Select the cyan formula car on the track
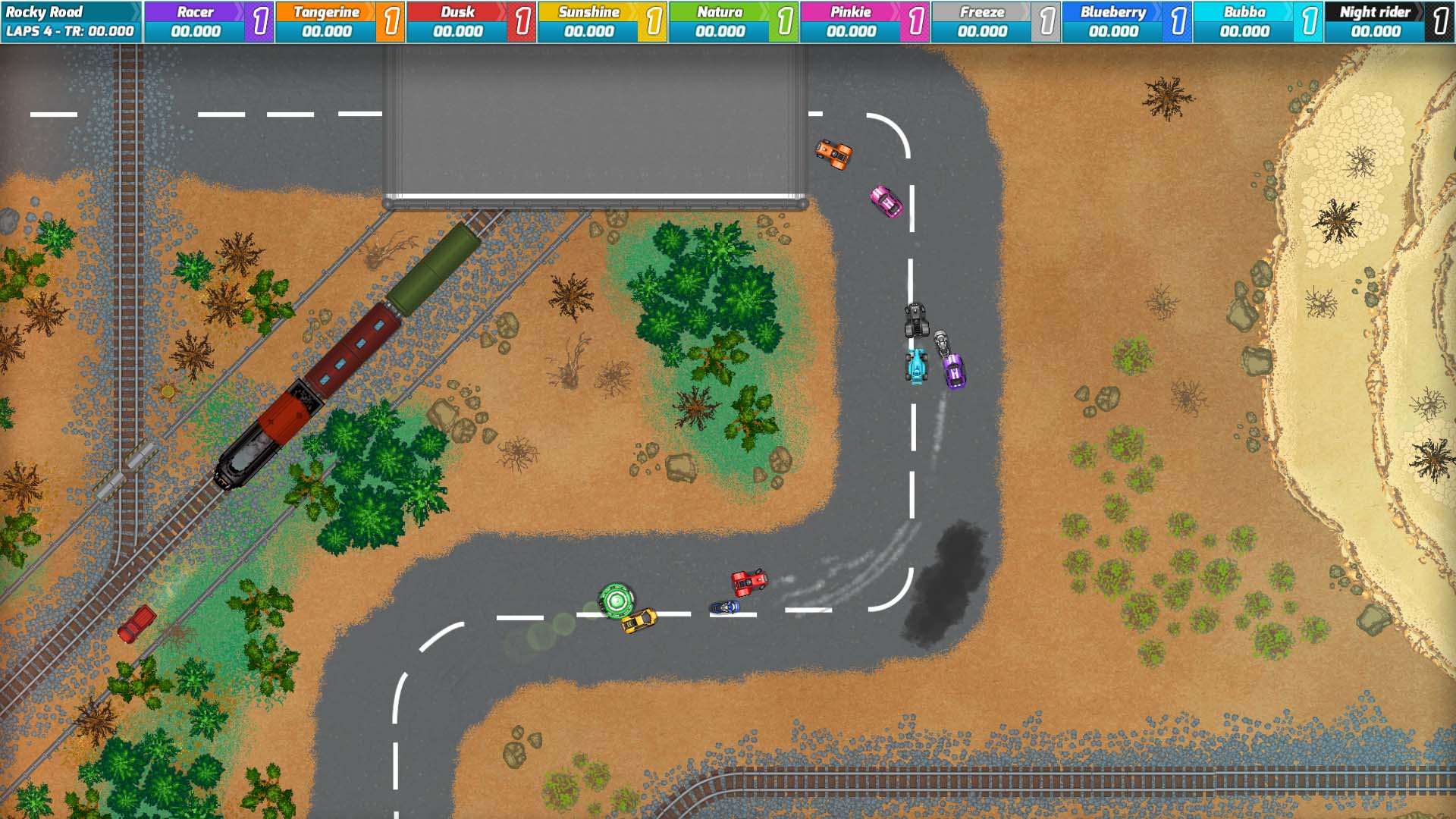This screenshot has height=819, width=1456. coord(915,369)
